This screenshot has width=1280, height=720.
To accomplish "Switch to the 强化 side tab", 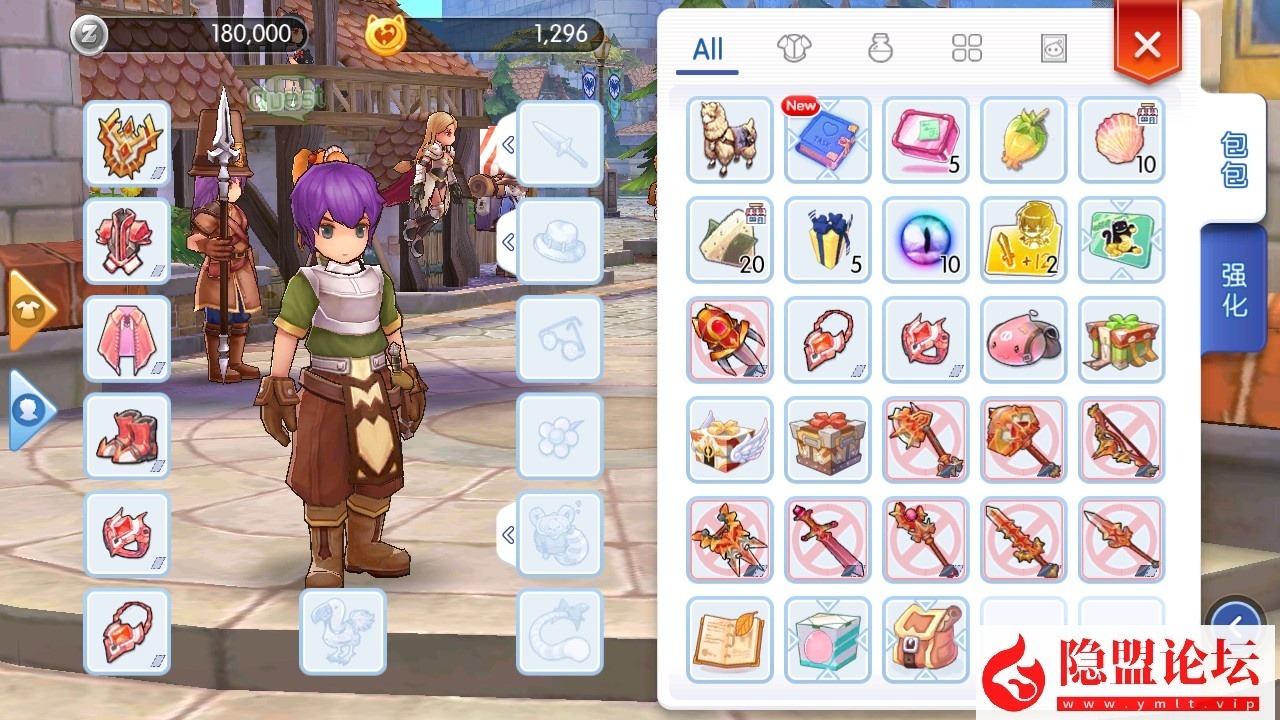I will (1233, 290).
